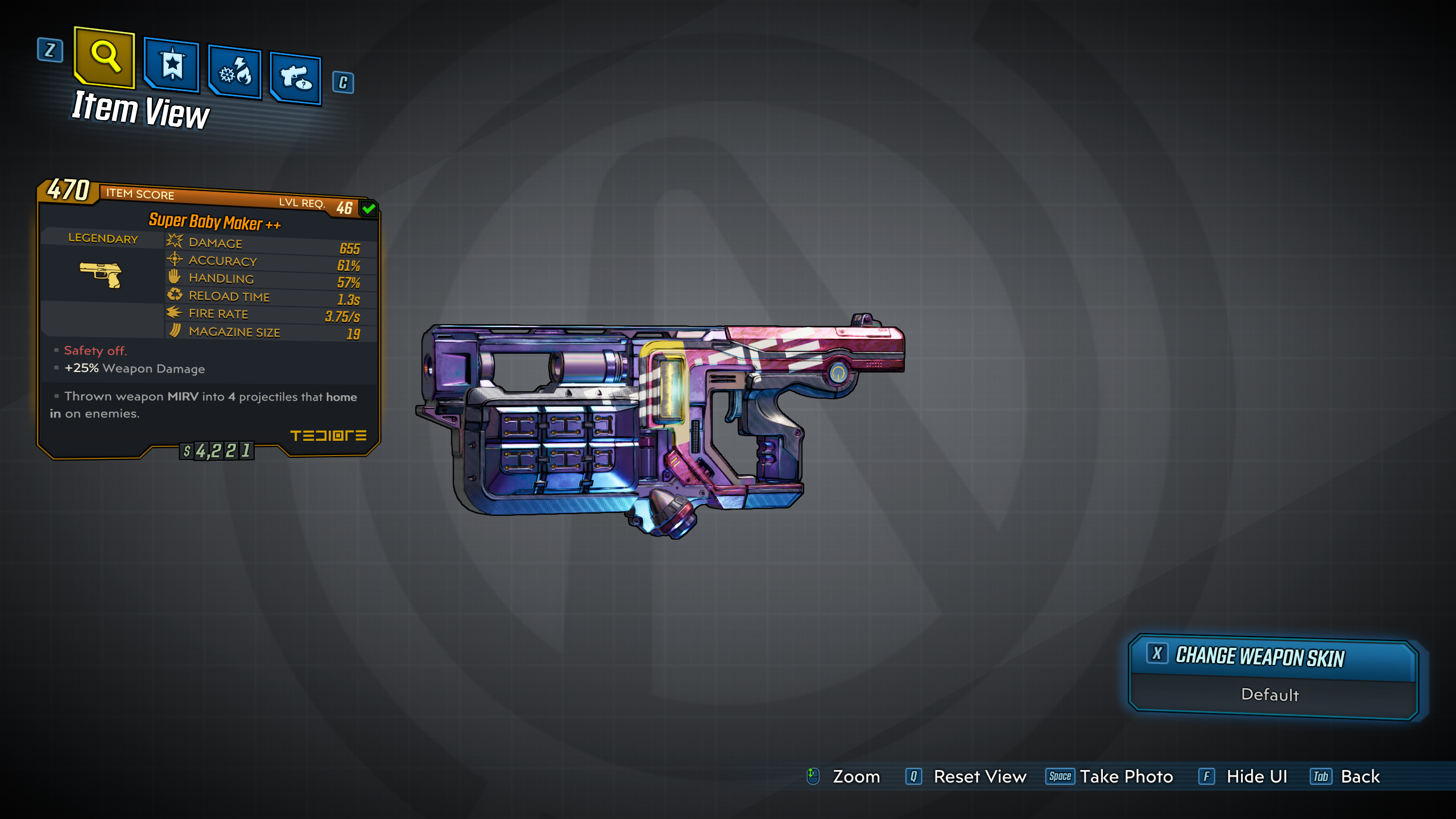
Task: Switch to the pistol question mark tab
Action: 296,78
